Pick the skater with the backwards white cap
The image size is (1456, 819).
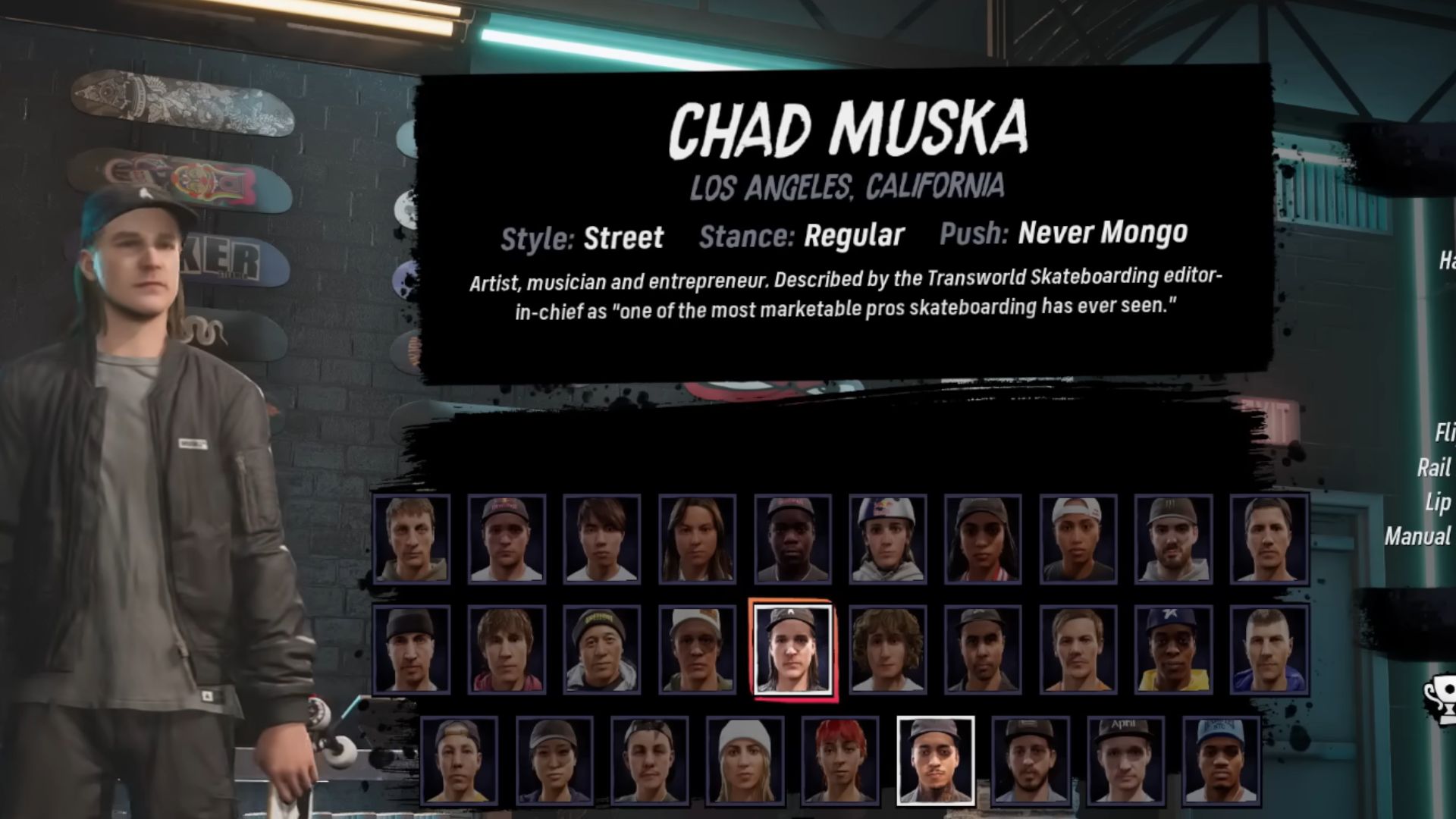[1078, 538]
